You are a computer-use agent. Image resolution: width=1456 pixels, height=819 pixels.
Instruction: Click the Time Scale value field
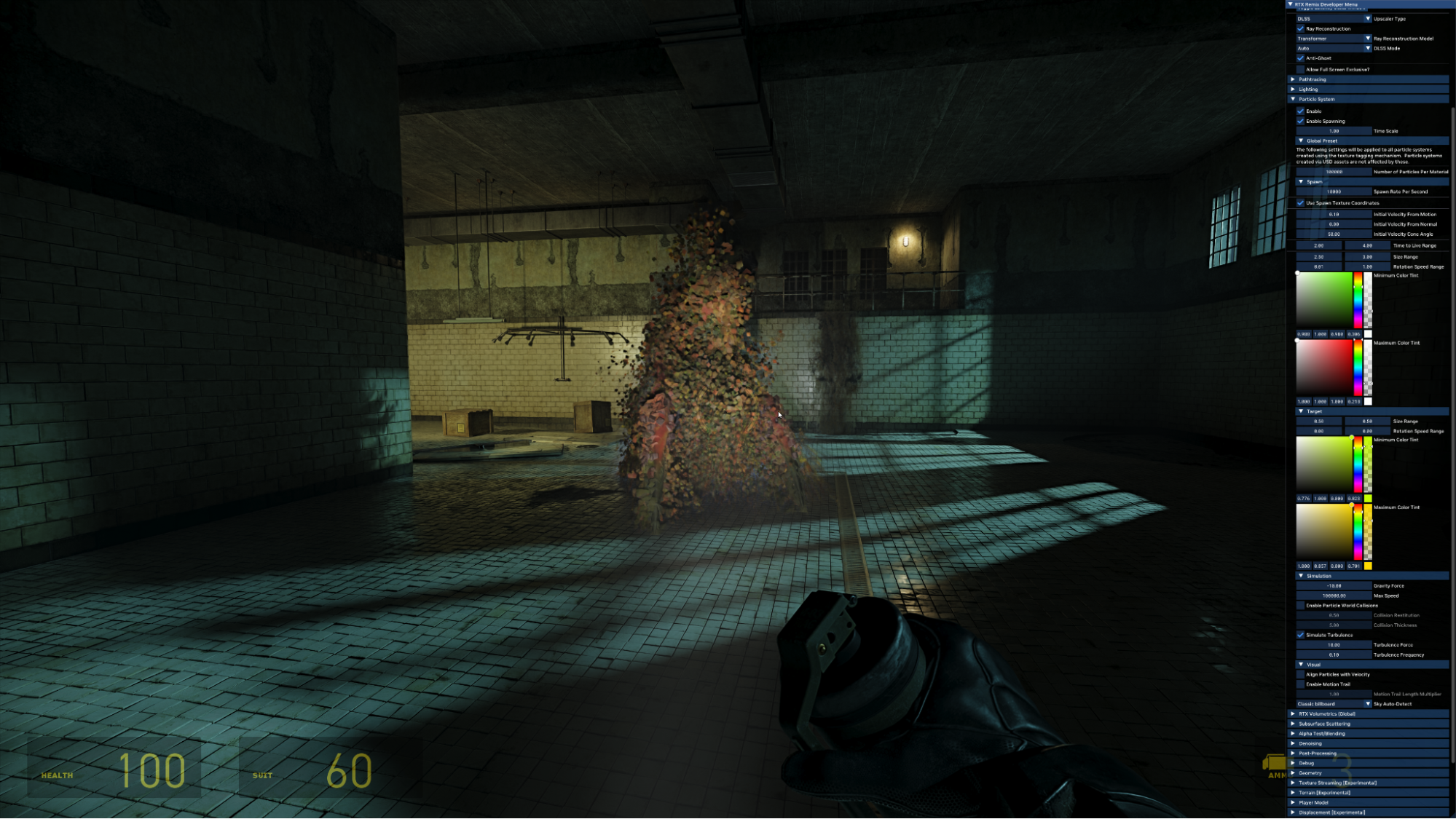(x=1334, y=131)
